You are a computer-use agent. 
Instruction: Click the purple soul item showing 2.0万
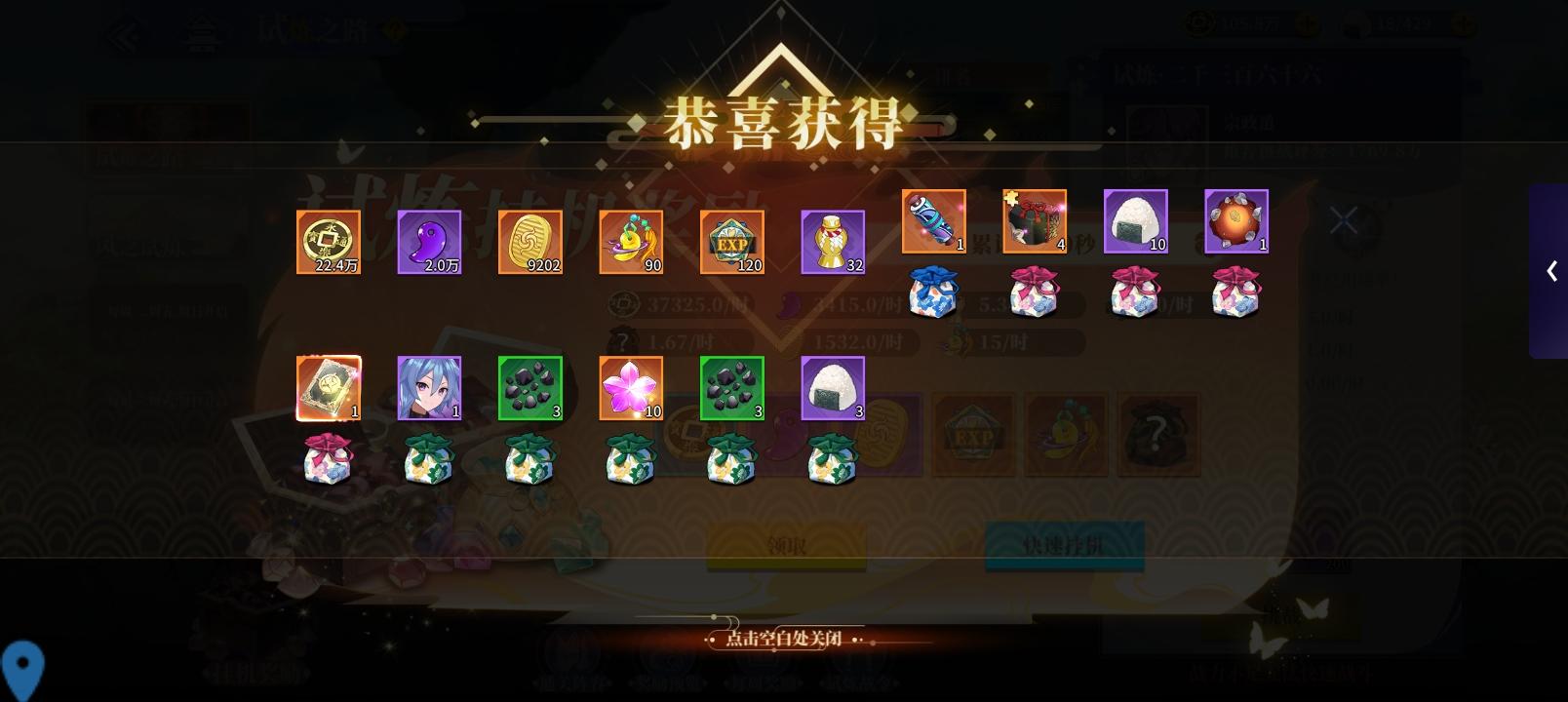[429, 241]
